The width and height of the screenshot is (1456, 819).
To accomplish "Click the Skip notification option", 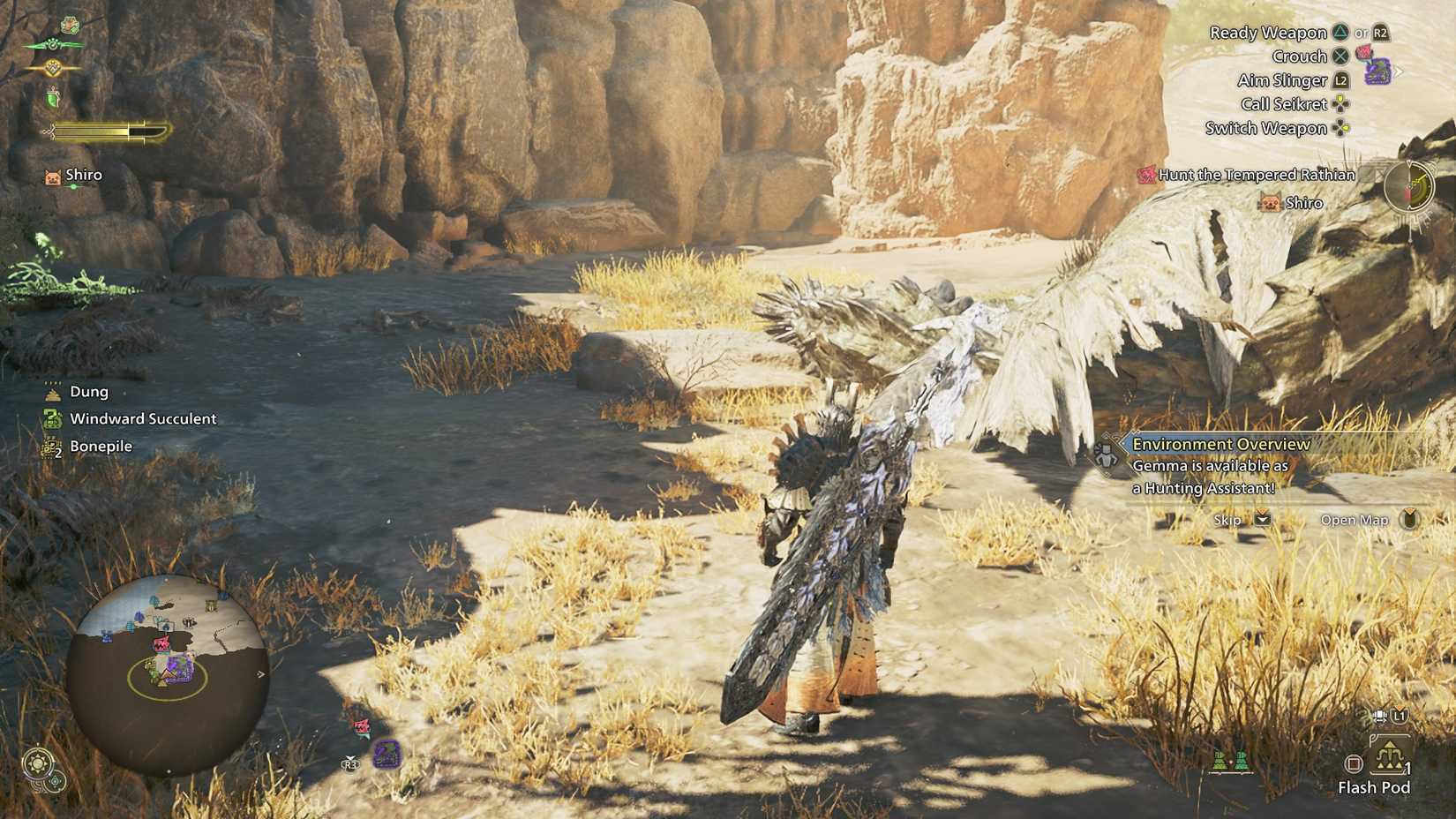I will point(1227,520).
